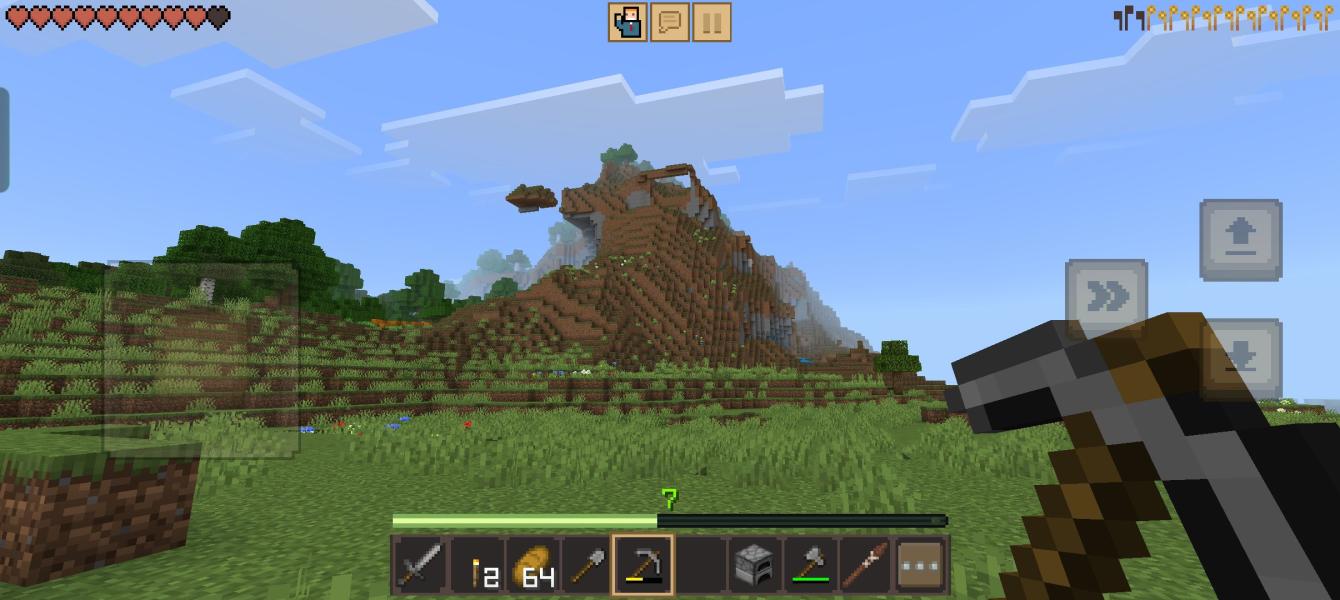The image size is (1340, 600).
Task: Choose the bread stack of 64
Action: (533, 565)
